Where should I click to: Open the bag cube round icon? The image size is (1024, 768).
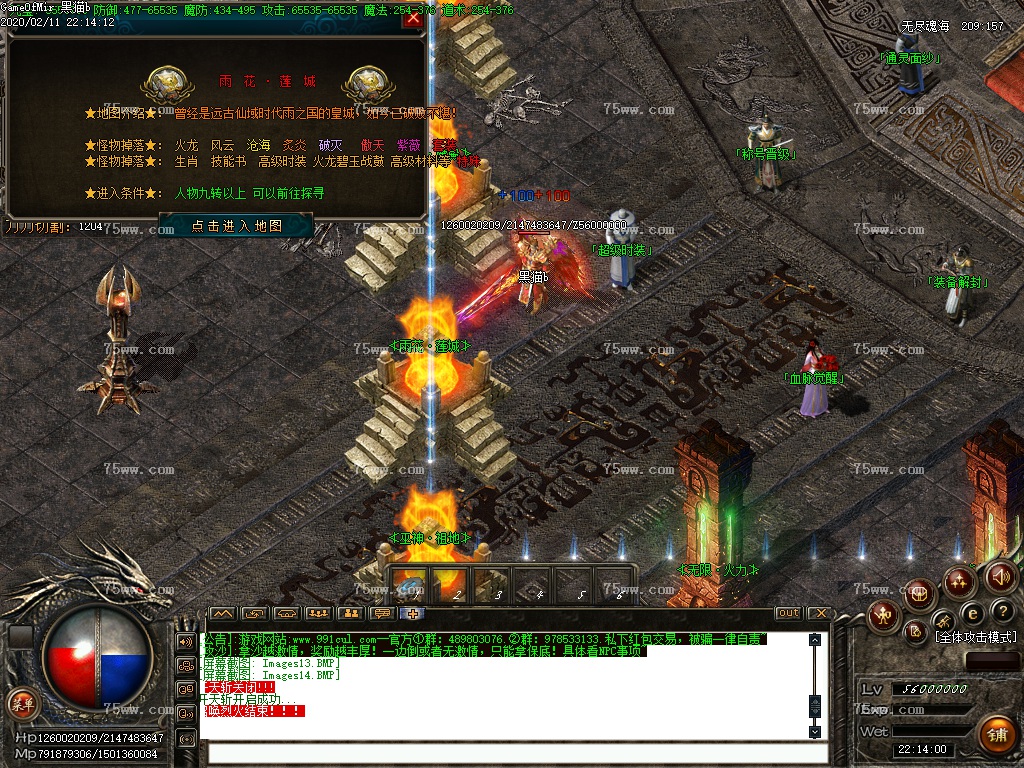pos(920,593)
